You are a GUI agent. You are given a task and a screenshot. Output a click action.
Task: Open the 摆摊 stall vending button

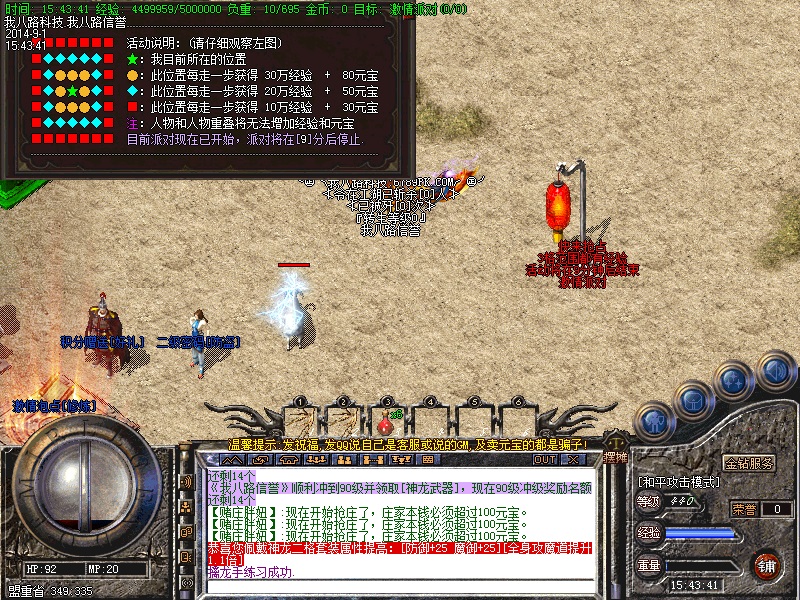pyautogui.click(x=617, y=457)
